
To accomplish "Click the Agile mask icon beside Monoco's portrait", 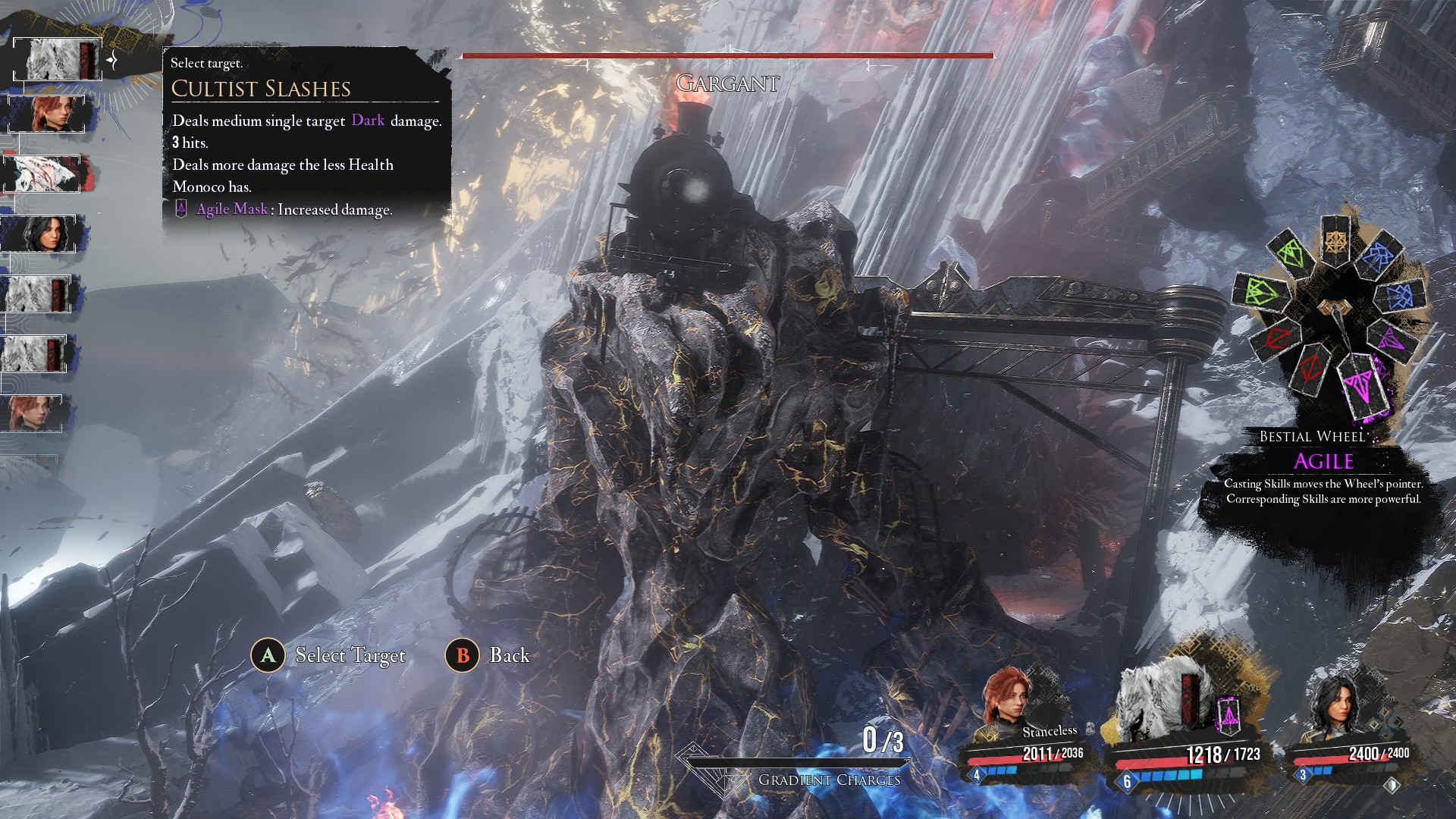I will coord(1228,716).
